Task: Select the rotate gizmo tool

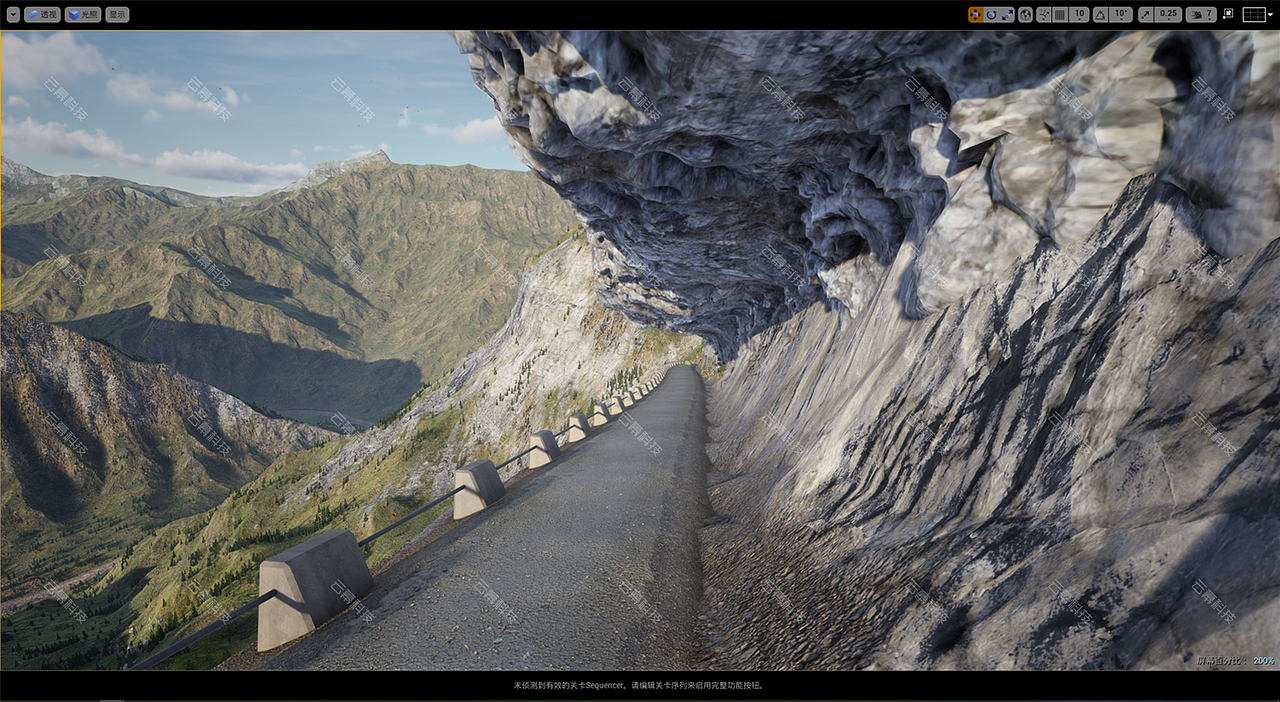Action: tap(991, 15)
